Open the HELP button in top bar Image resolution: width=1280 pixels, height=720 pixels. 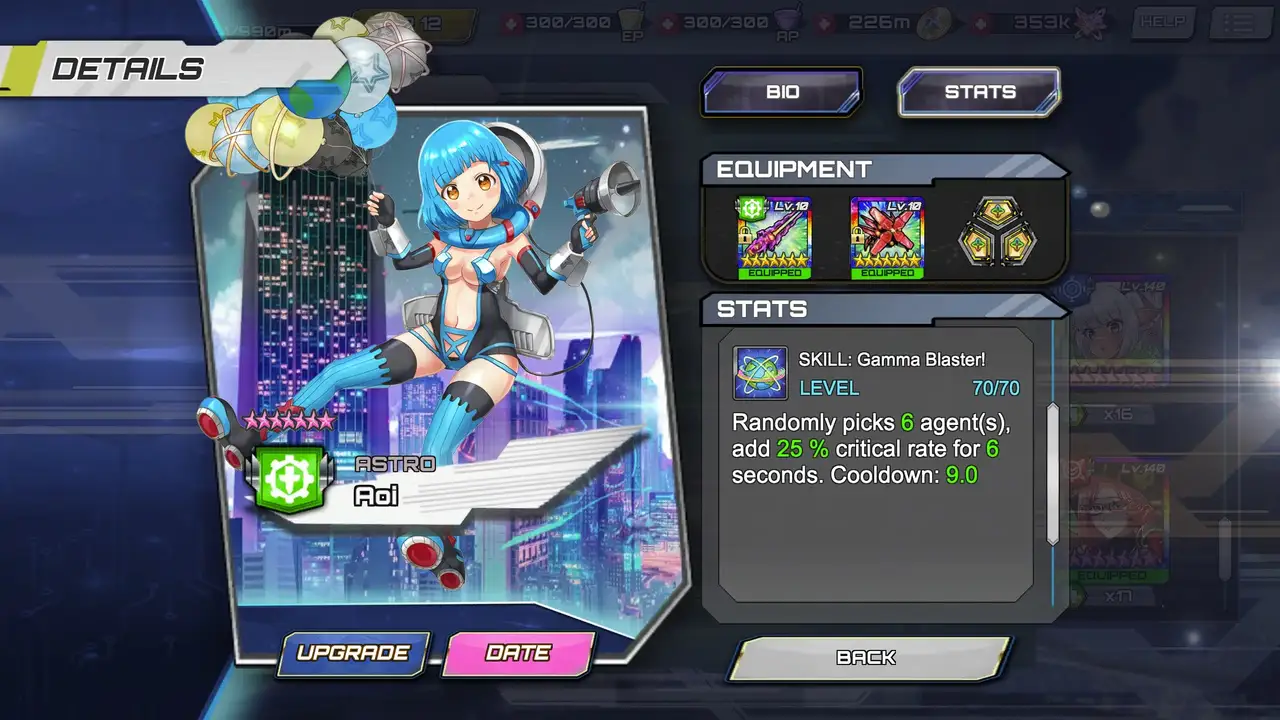[x=1163, y=23]
